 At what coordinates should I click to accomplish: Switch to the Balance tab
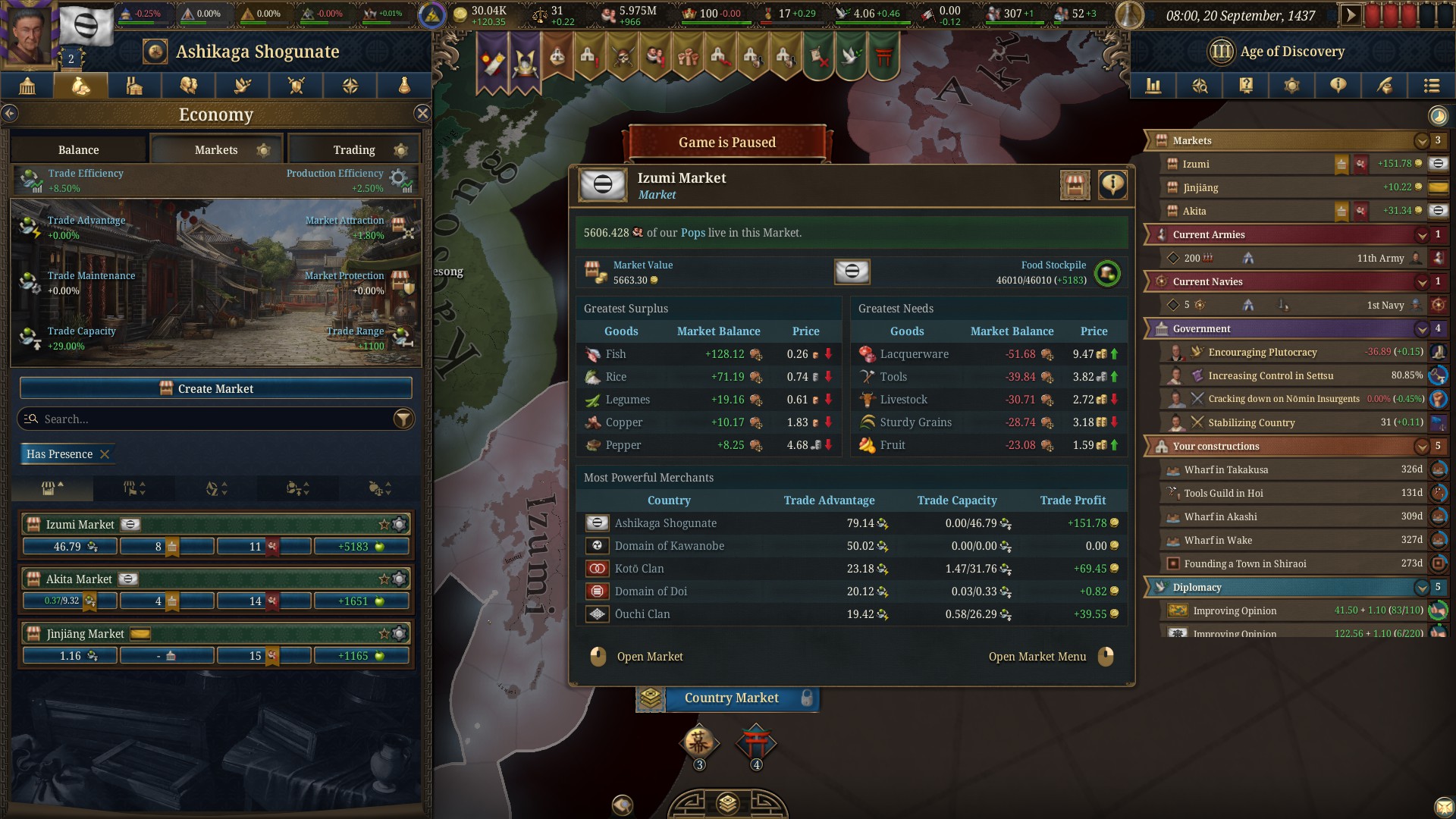coord(79,149)
